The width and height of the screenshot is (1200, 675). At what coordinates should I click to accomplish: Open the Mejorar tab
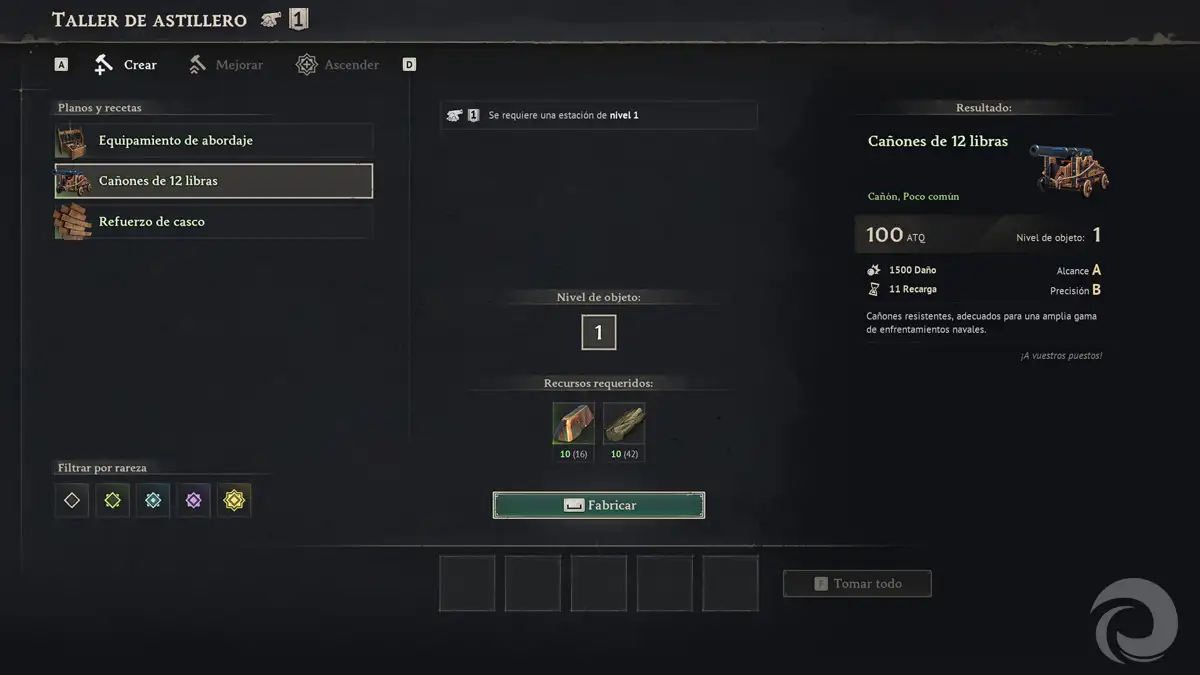226,65
